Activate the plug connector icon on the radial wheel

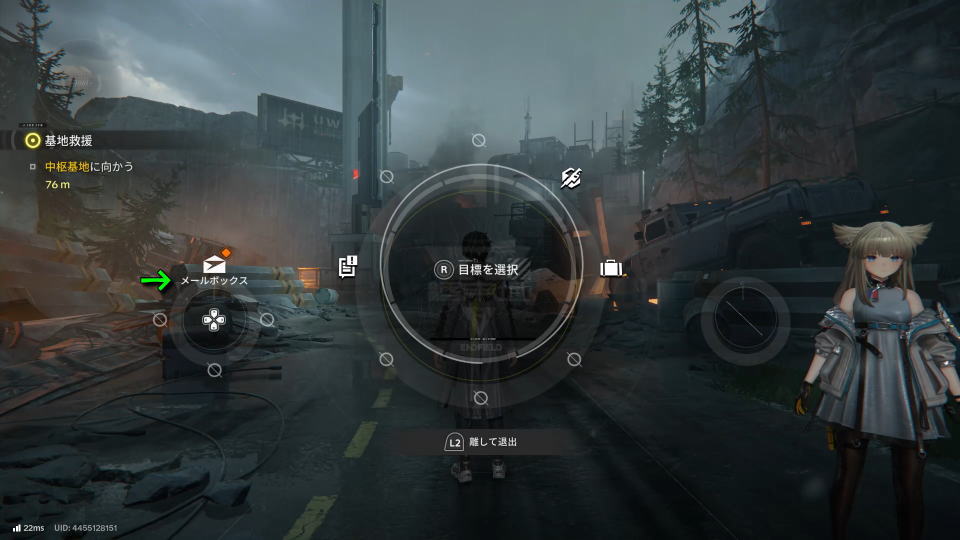[571, 178]
